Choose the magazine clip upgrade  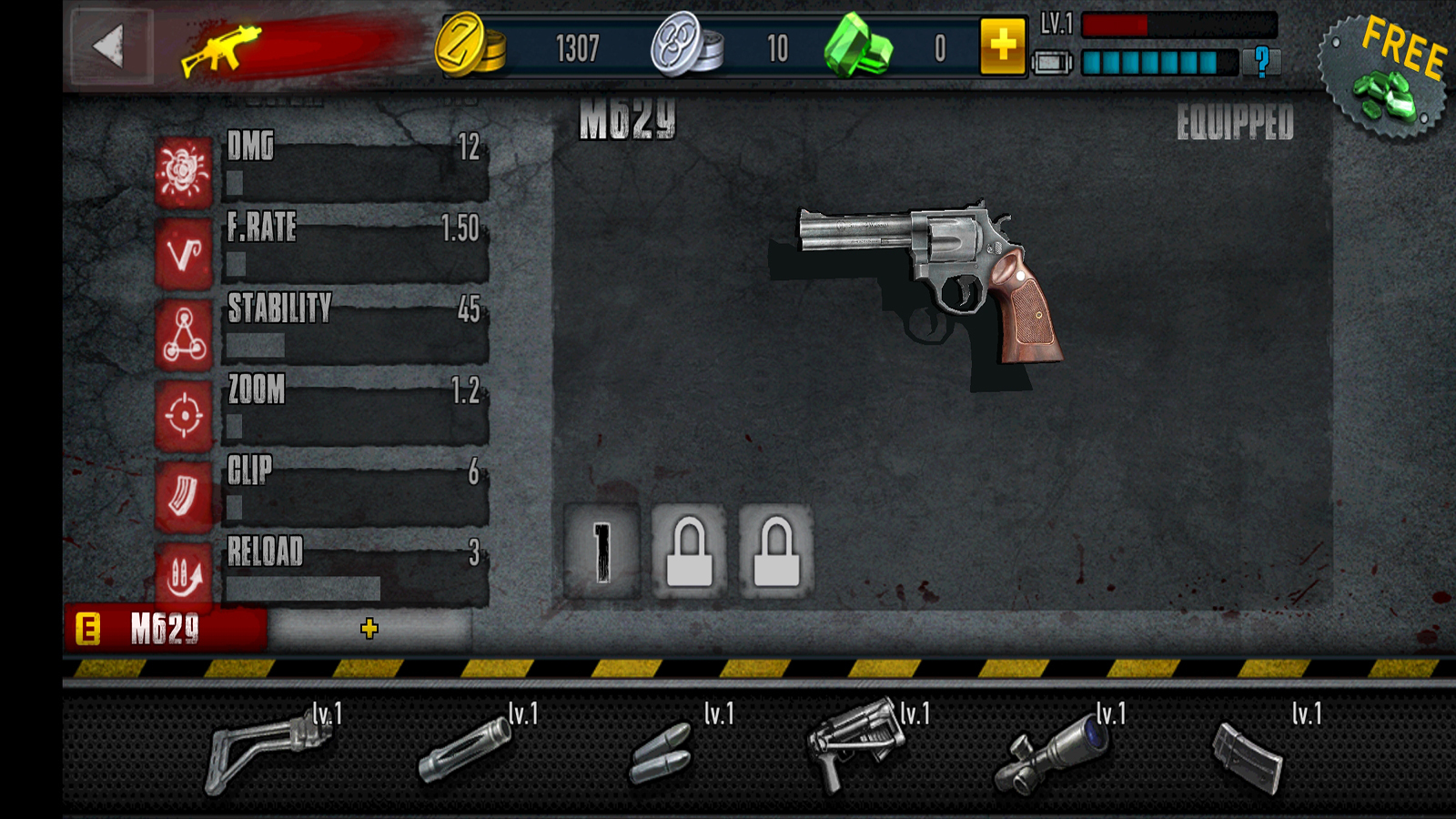point(1249,755)
